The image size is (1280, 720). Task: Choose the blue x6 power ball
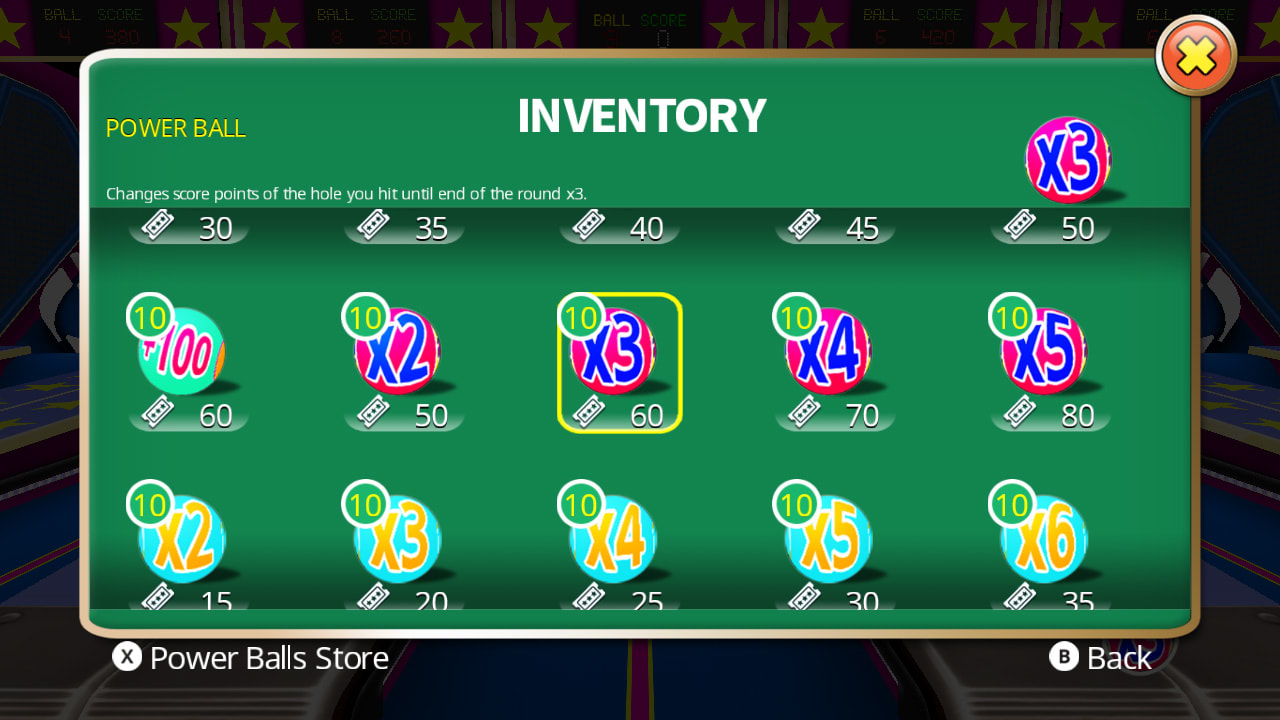1045,540
